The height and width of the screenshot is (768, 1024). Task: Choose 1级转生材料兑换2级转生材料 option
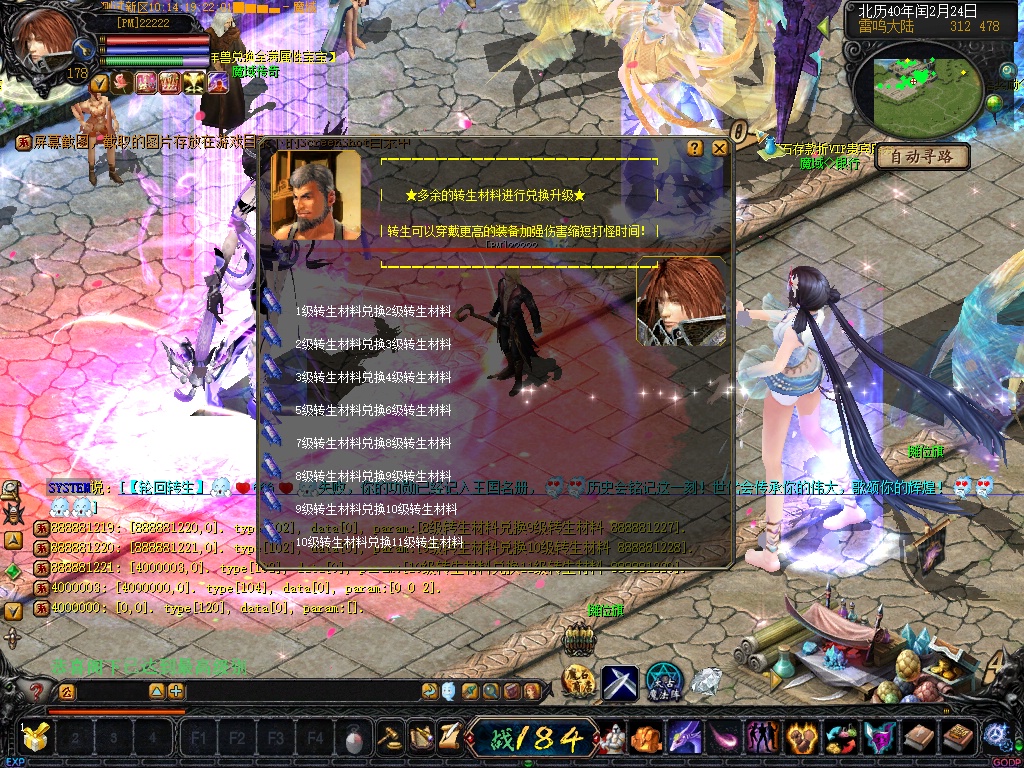pyautogui.click(x=373, y=311)
